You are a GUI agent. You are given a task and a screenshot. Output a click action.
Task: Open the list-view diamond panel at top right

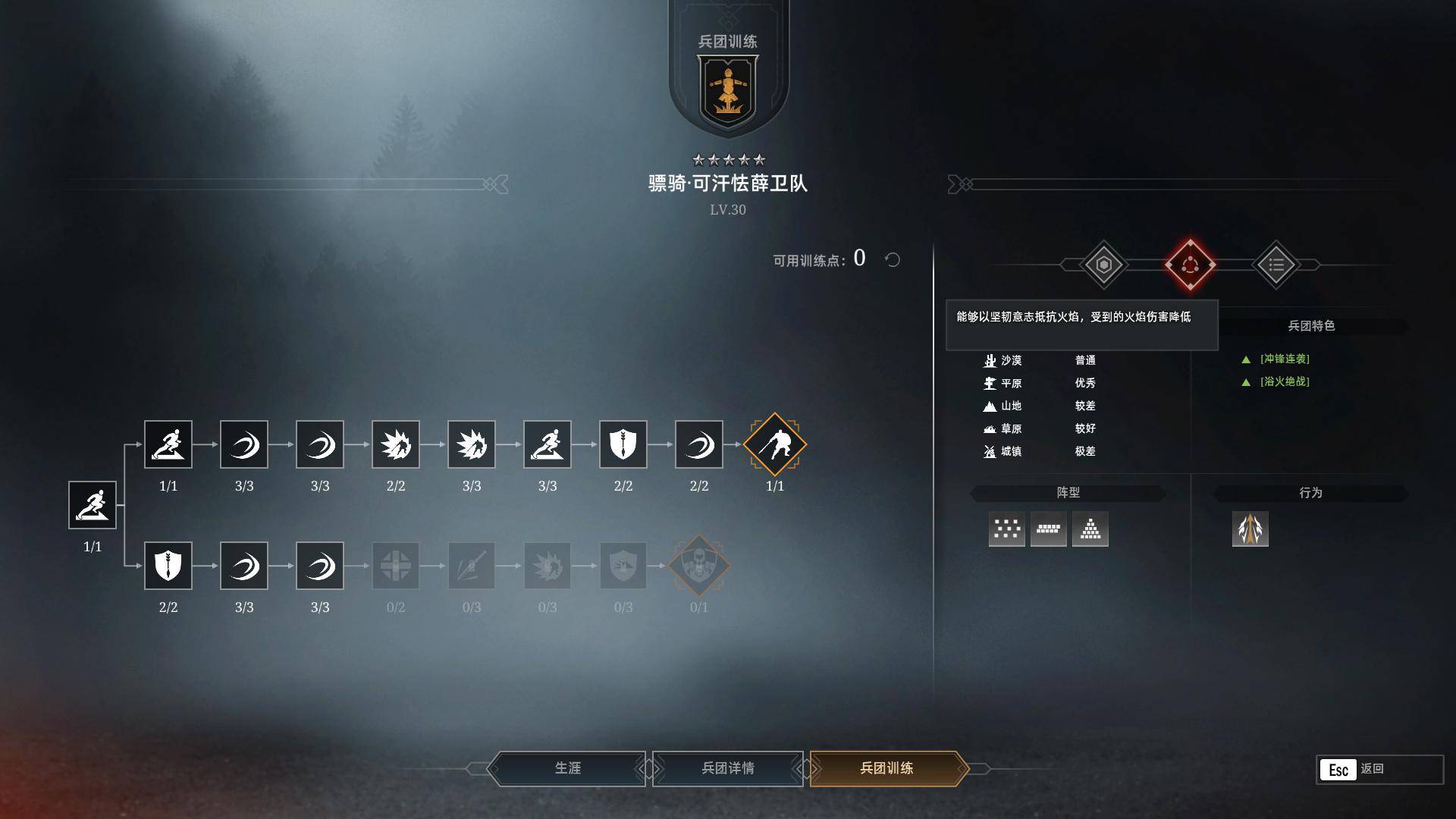1276,264
